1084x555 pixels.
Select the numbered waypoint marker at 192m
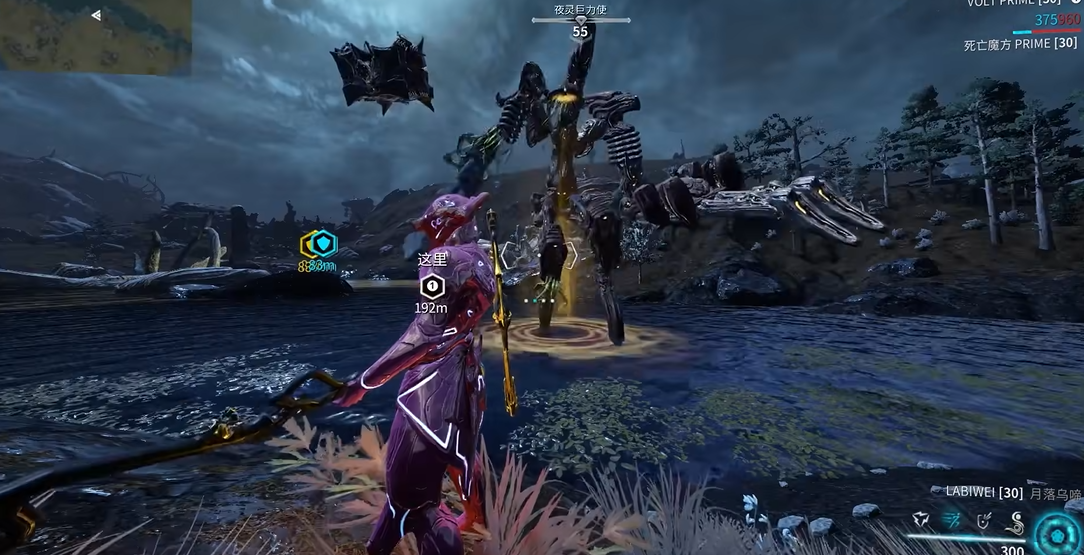[431, 288]
